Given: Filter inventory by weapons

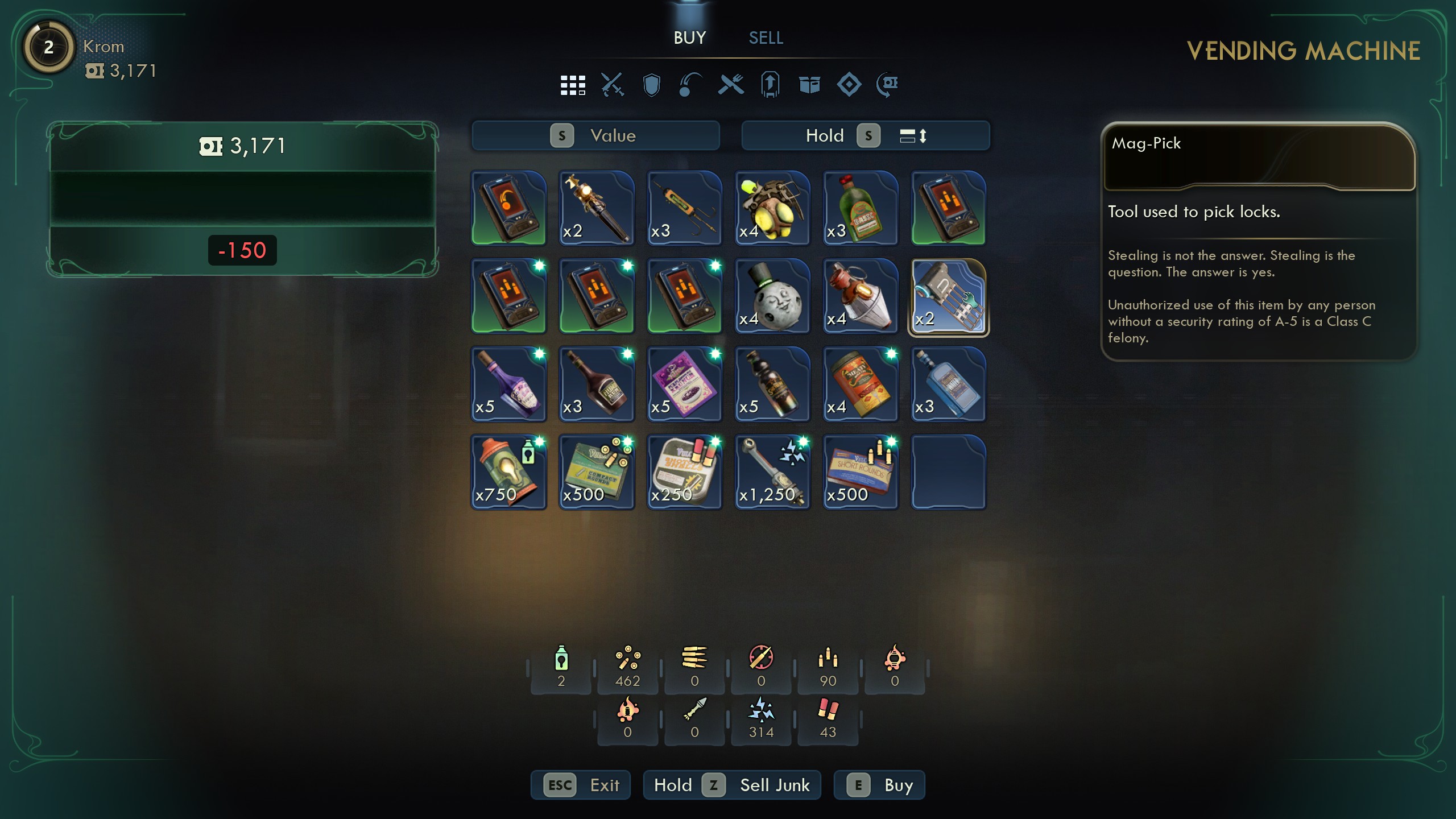Looking at the screenshot, I should (x=613, y=85).
